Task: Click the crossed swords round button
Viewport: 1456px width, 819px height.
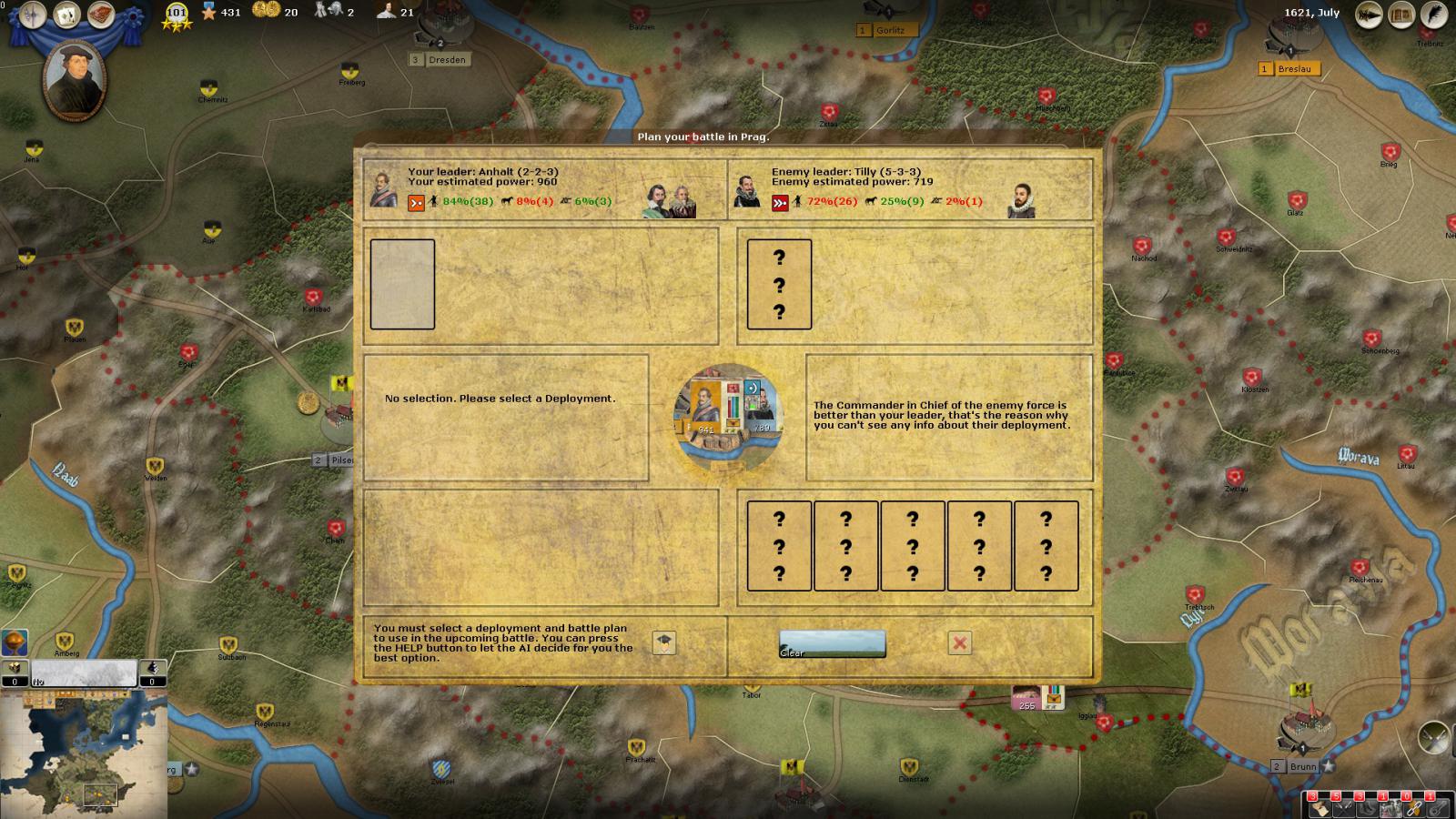Action: (x=1433, y=736)
